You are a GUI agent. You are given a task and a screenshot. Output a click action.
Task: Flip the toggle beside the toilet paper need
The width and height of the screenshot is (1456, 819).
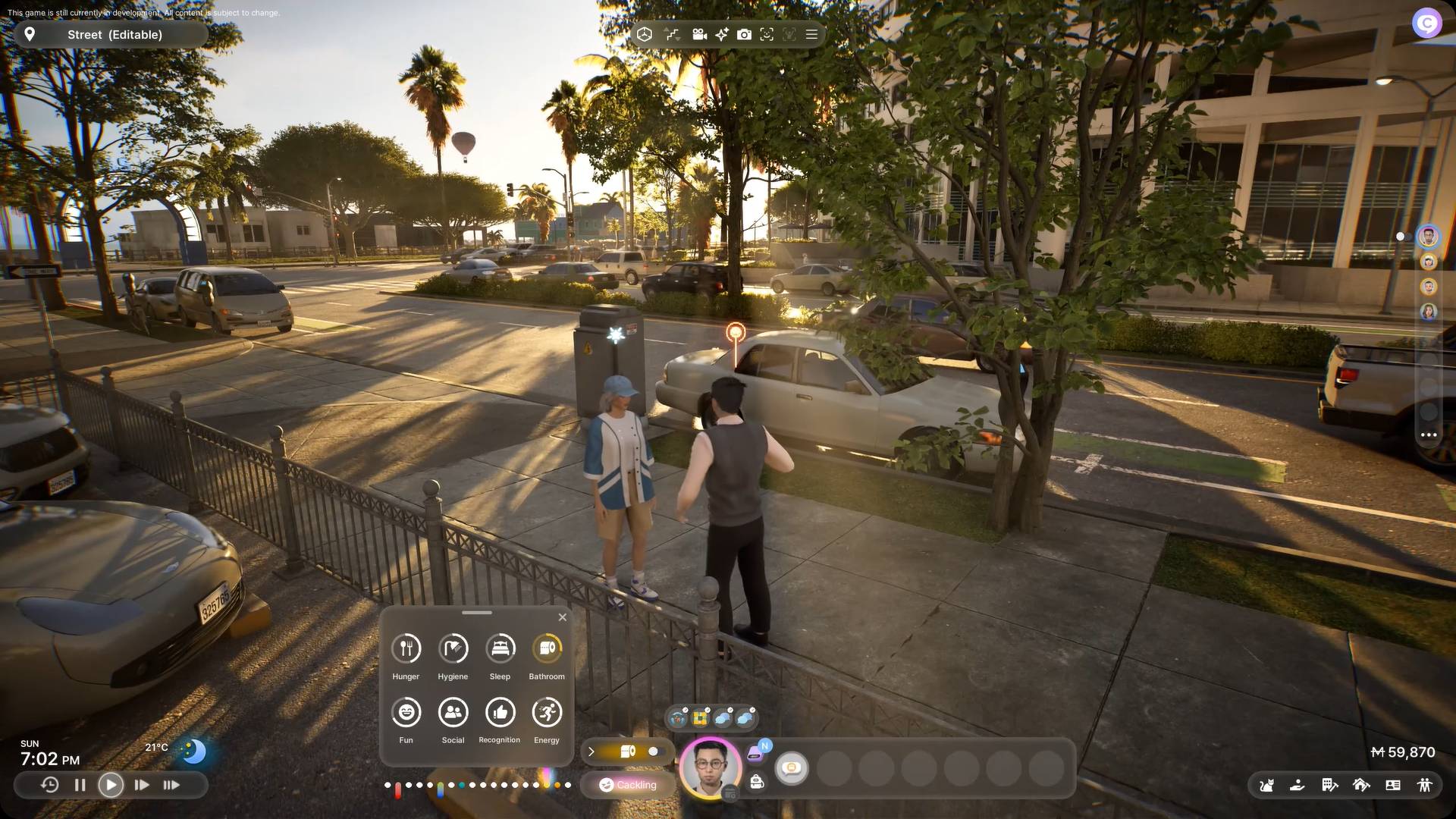[654, 752]
